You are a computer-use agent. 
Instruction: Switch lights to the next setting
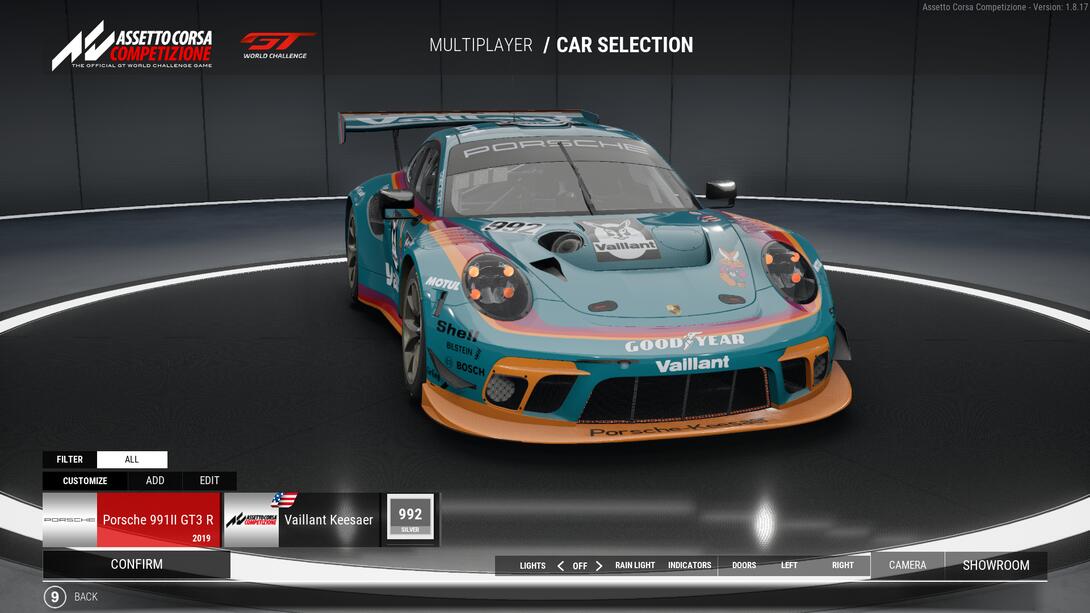click(599, 566)
